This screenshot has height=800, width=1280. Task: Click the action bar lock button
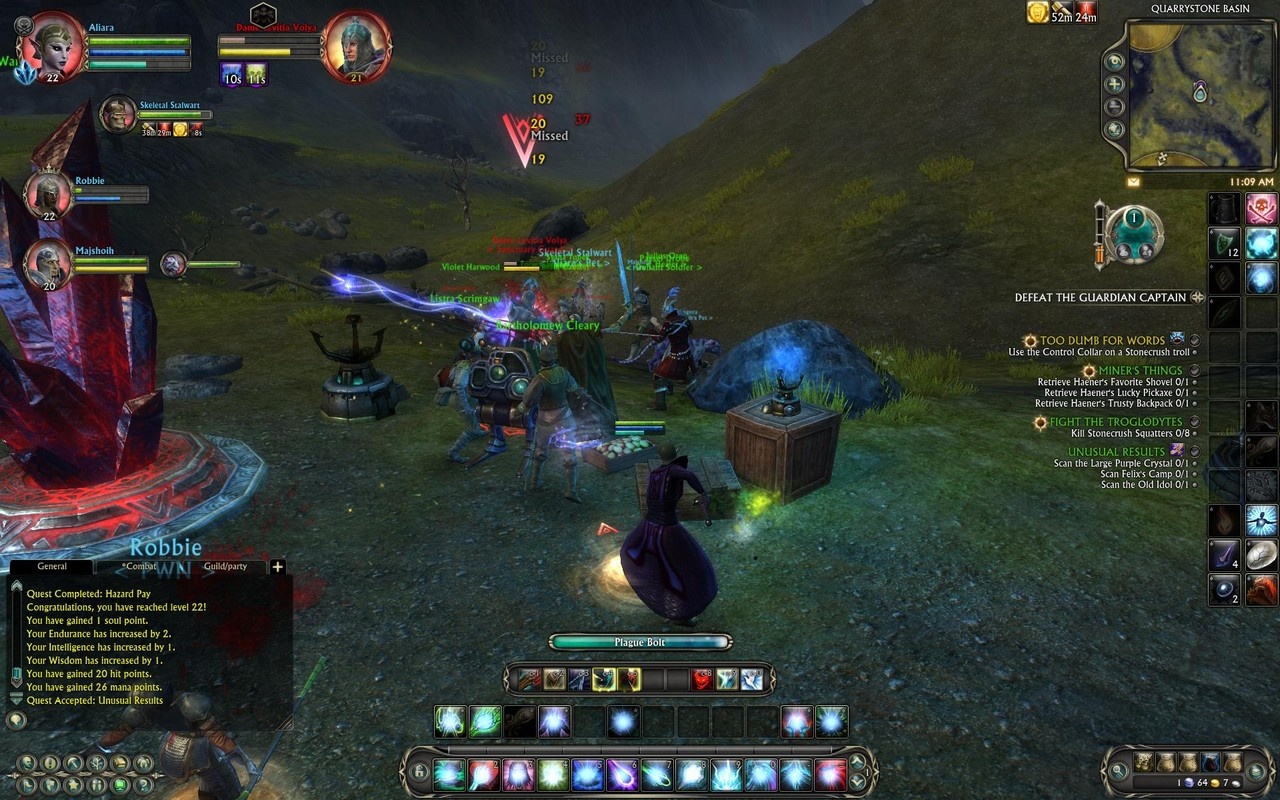419,773
